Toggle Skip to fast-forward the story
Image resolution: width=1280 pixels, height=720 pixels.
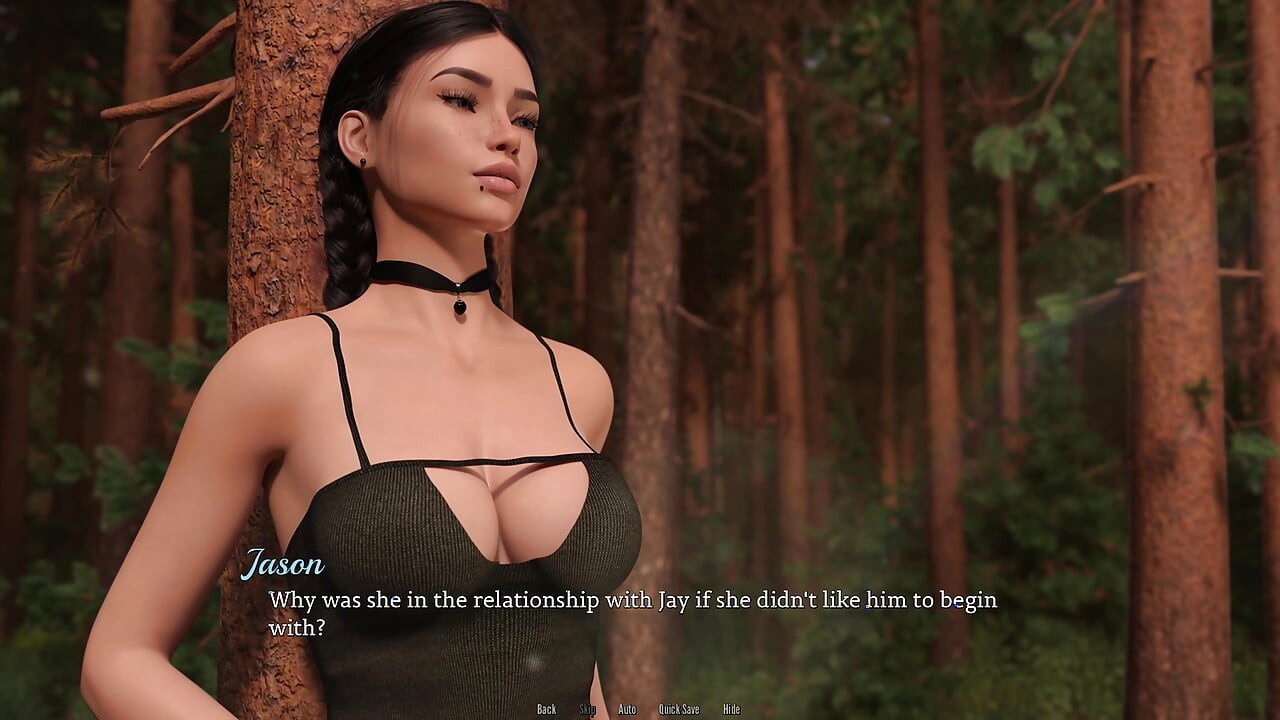[588, 708]
